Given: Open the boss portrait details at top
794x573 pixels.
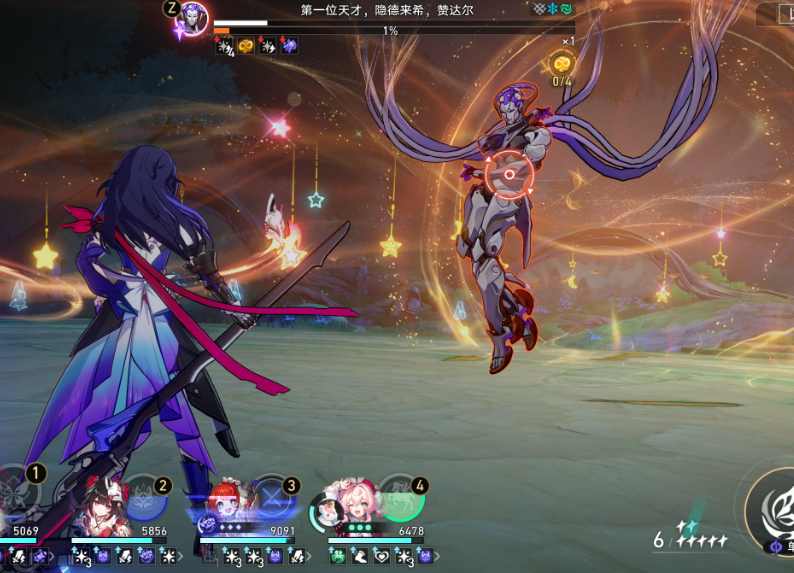Looking at the screenshot, I should click(191, 17).
